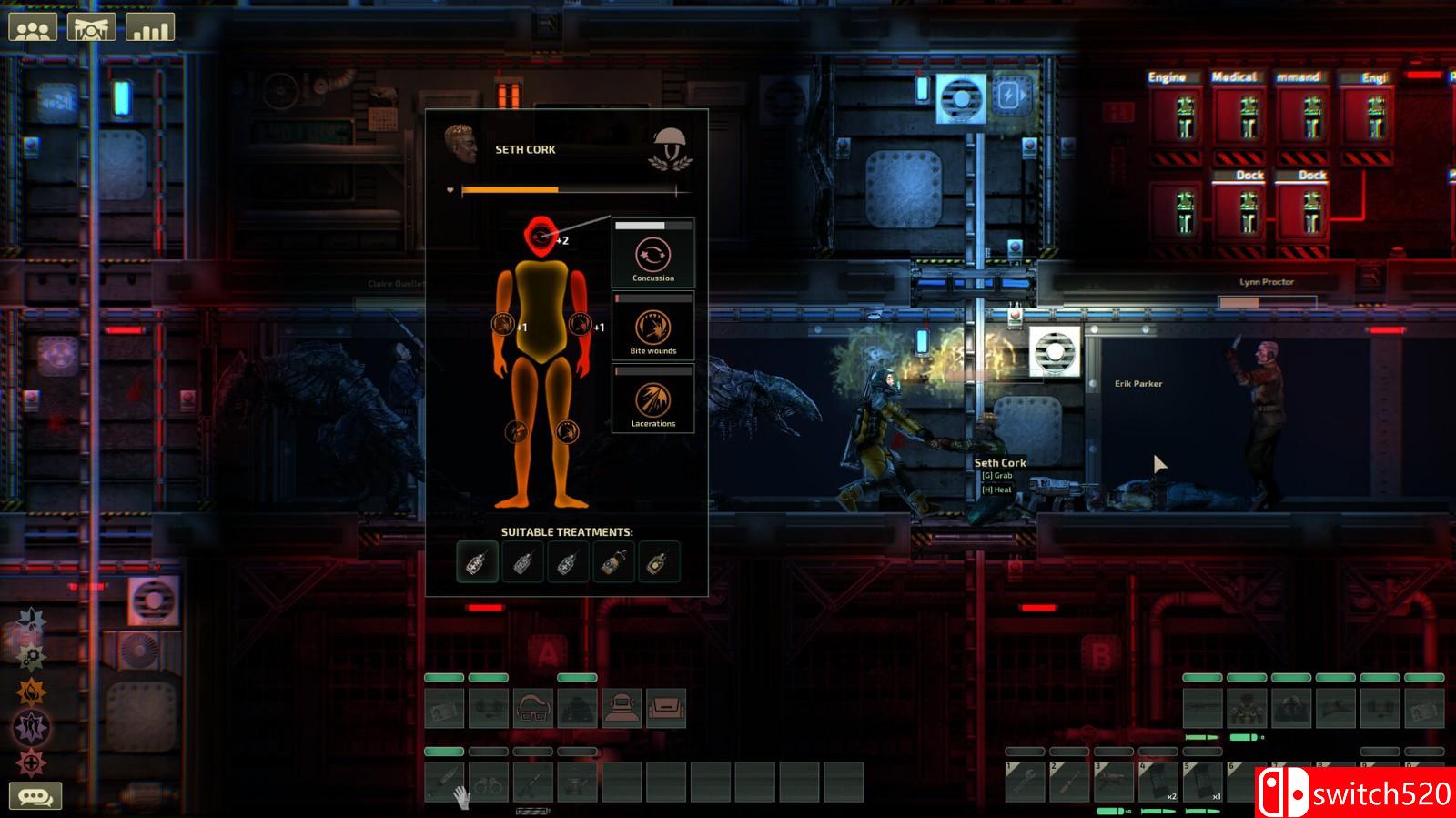Select the wounded right arm on the diagram
Screen dimensions: 1456x818
point(579,323)
